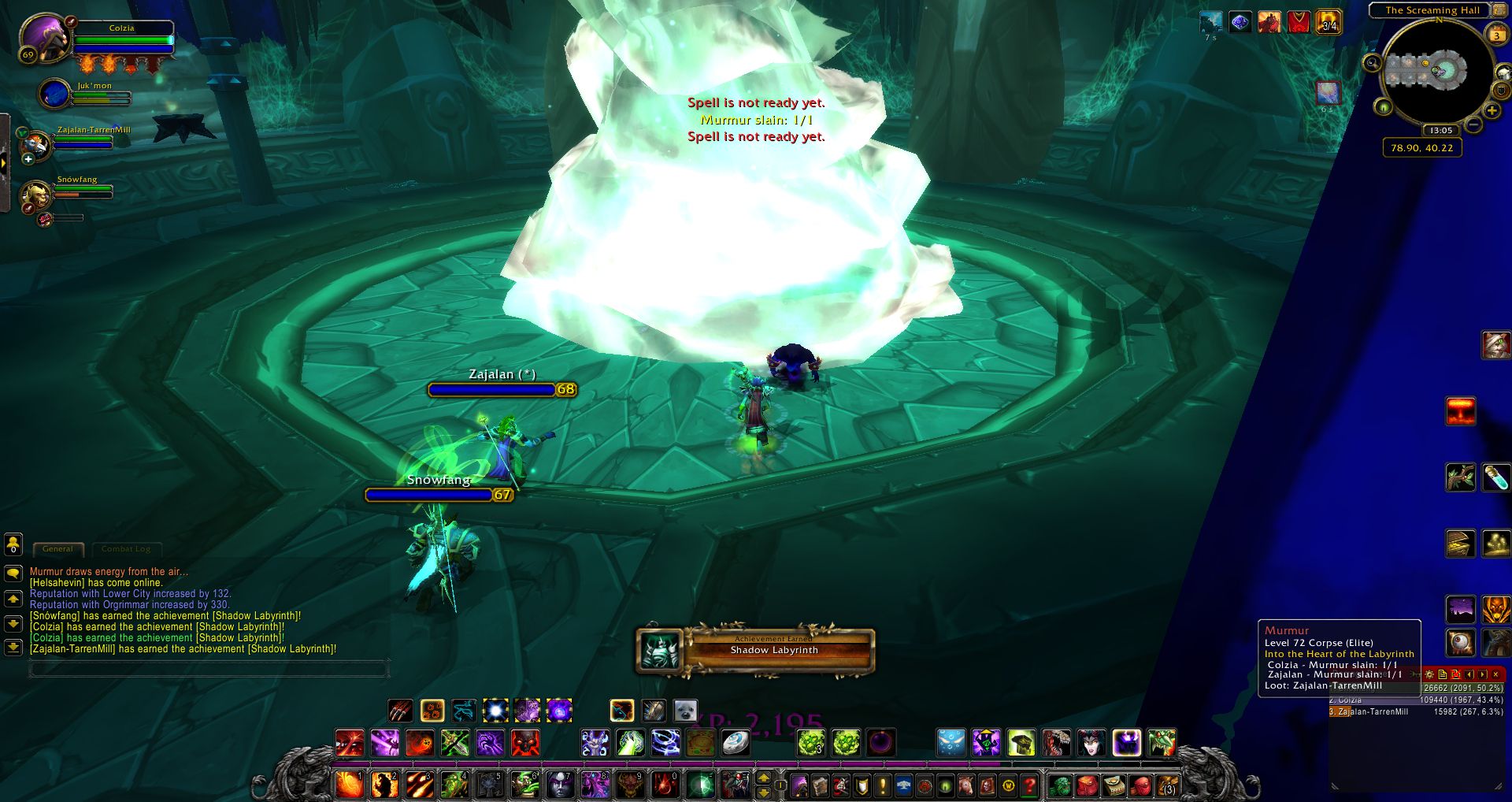
Task: Open the minimap tracking magnifier button
Action: tap(1372, 63)
